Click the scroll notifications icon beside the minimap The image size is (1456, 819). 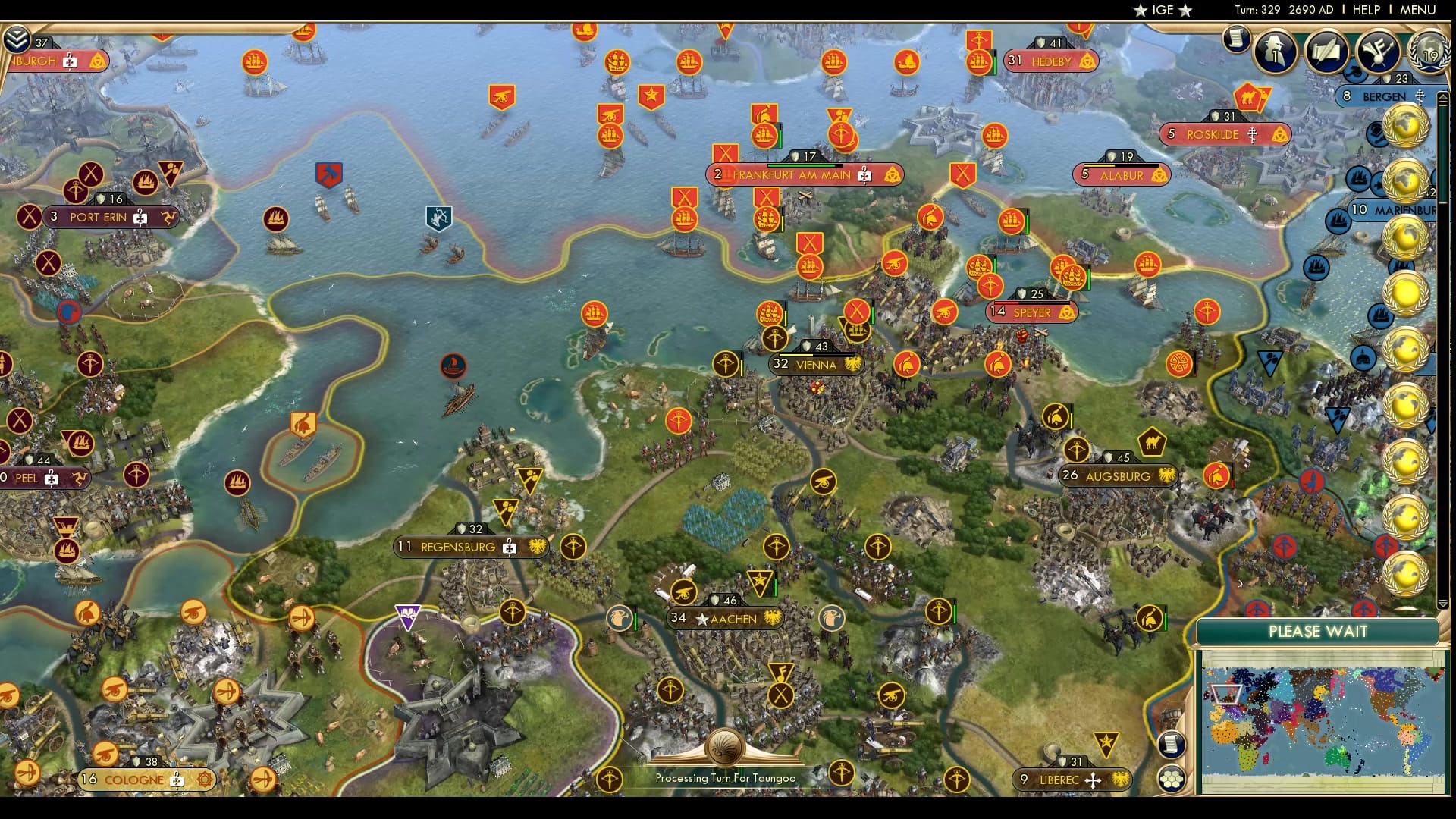pyautogui.click(x=1172, y=745)
